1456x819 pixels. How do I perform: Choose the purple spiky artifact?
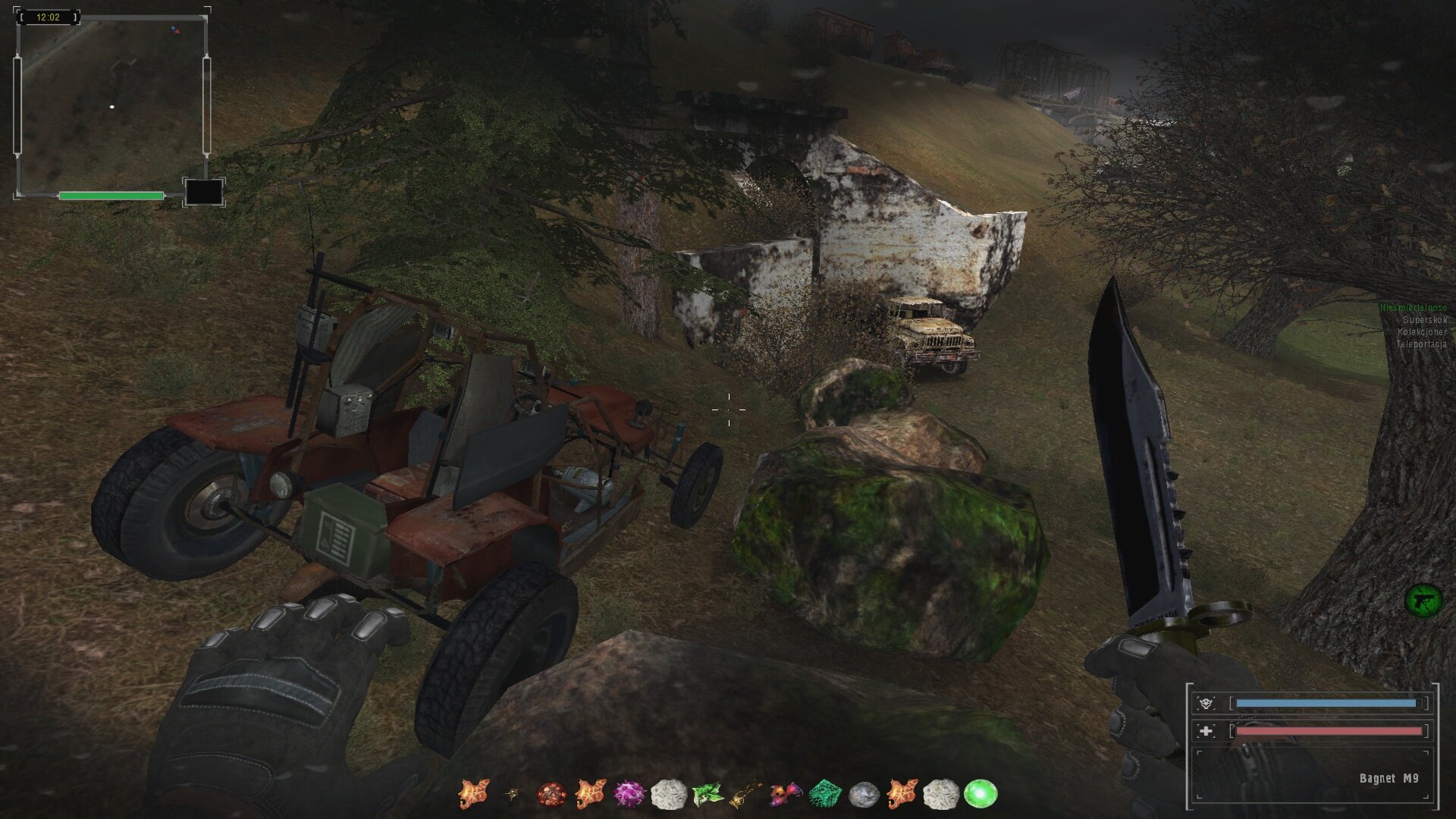pyautogui.click(x=629, y=795)
